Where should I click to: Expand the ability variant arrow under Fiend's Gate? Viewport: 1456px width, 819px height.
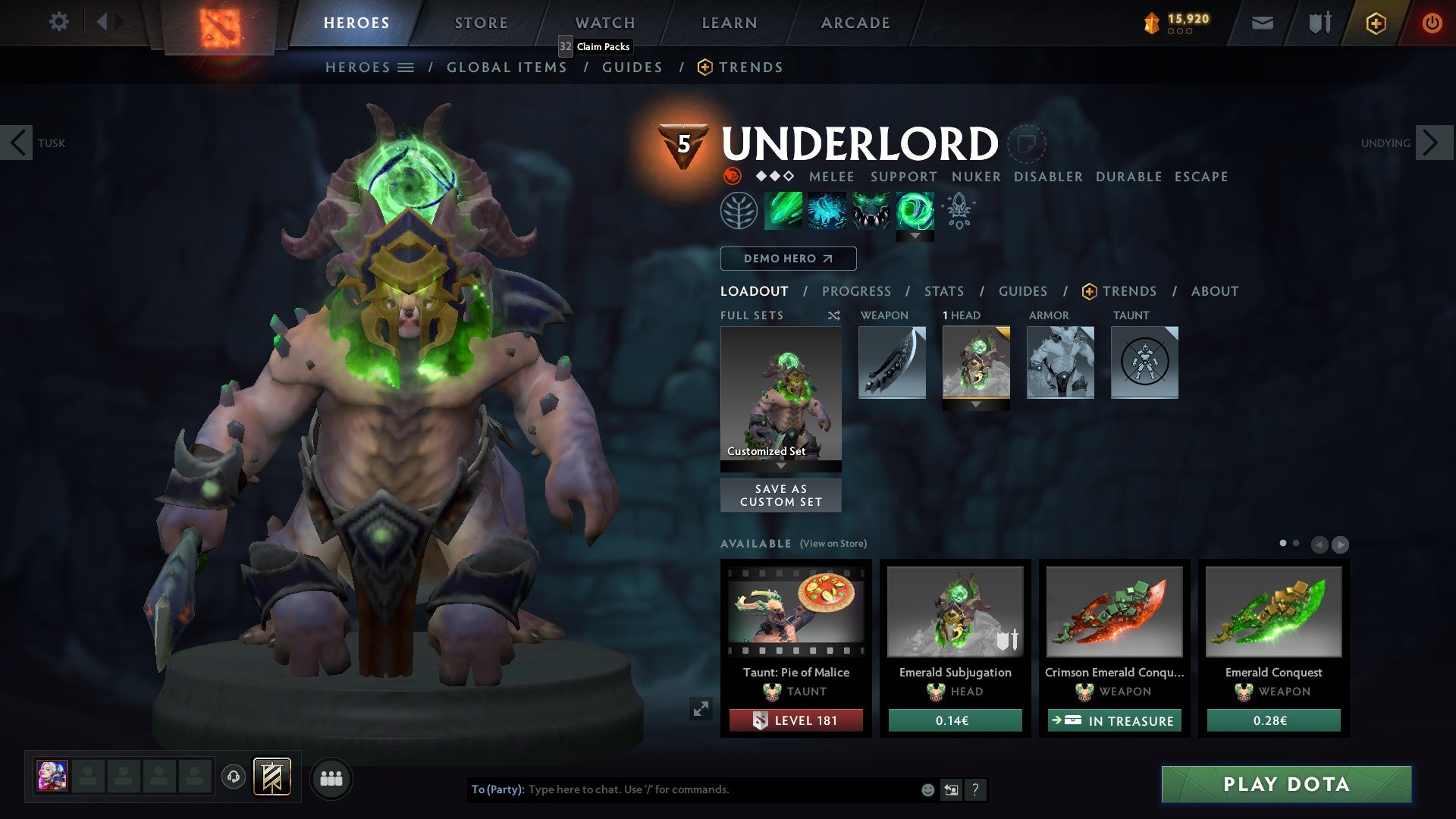point(915,235)
